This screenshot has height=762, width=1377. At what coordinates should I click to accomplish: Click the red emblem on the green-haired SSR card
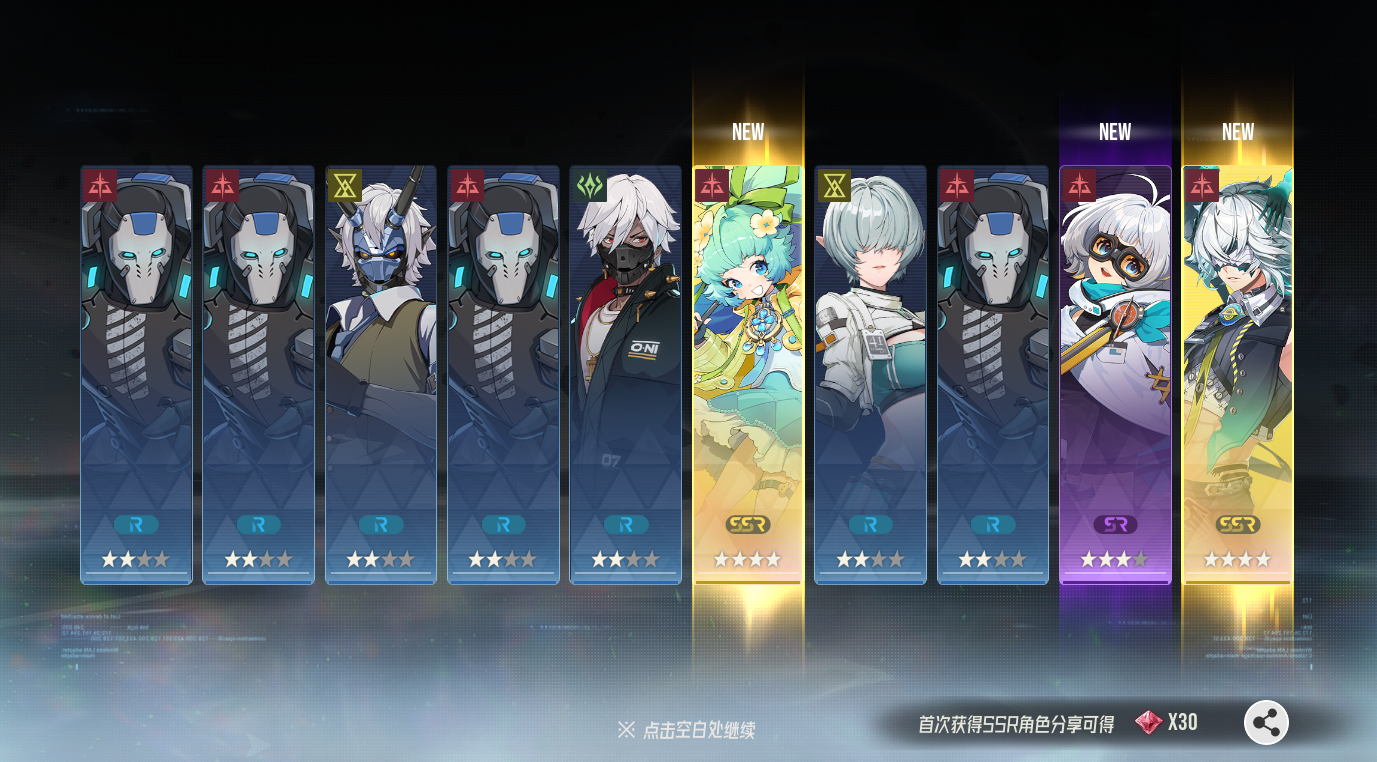(712, 186)
